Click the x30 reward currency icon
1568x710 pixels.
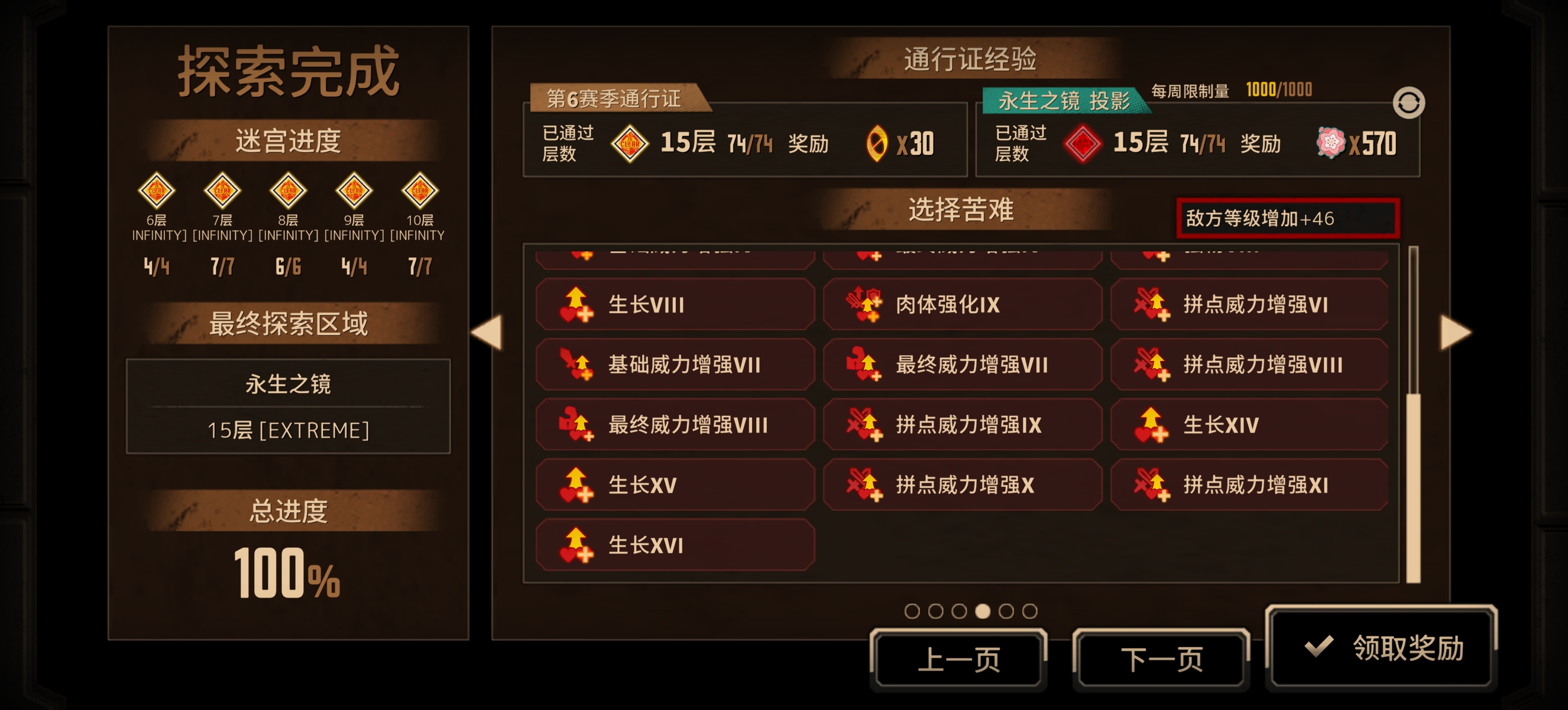point(878,144)
